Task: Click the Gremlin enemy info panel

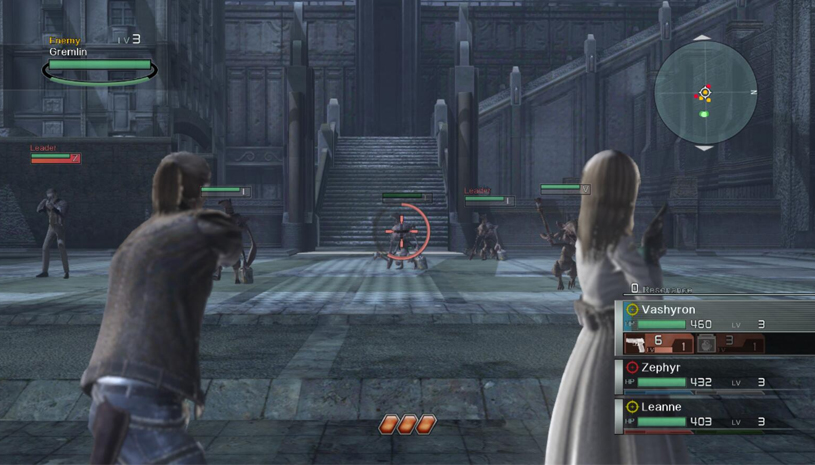Action: point(99,60)
